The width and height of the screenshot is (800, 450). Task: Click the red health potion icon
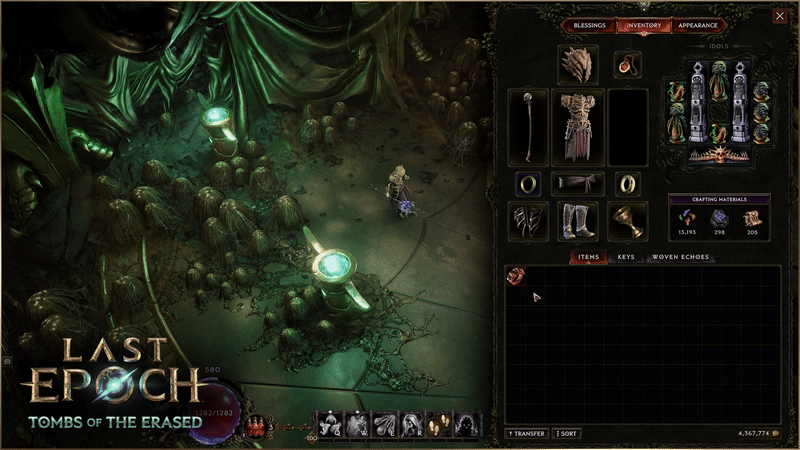[252, 427]
